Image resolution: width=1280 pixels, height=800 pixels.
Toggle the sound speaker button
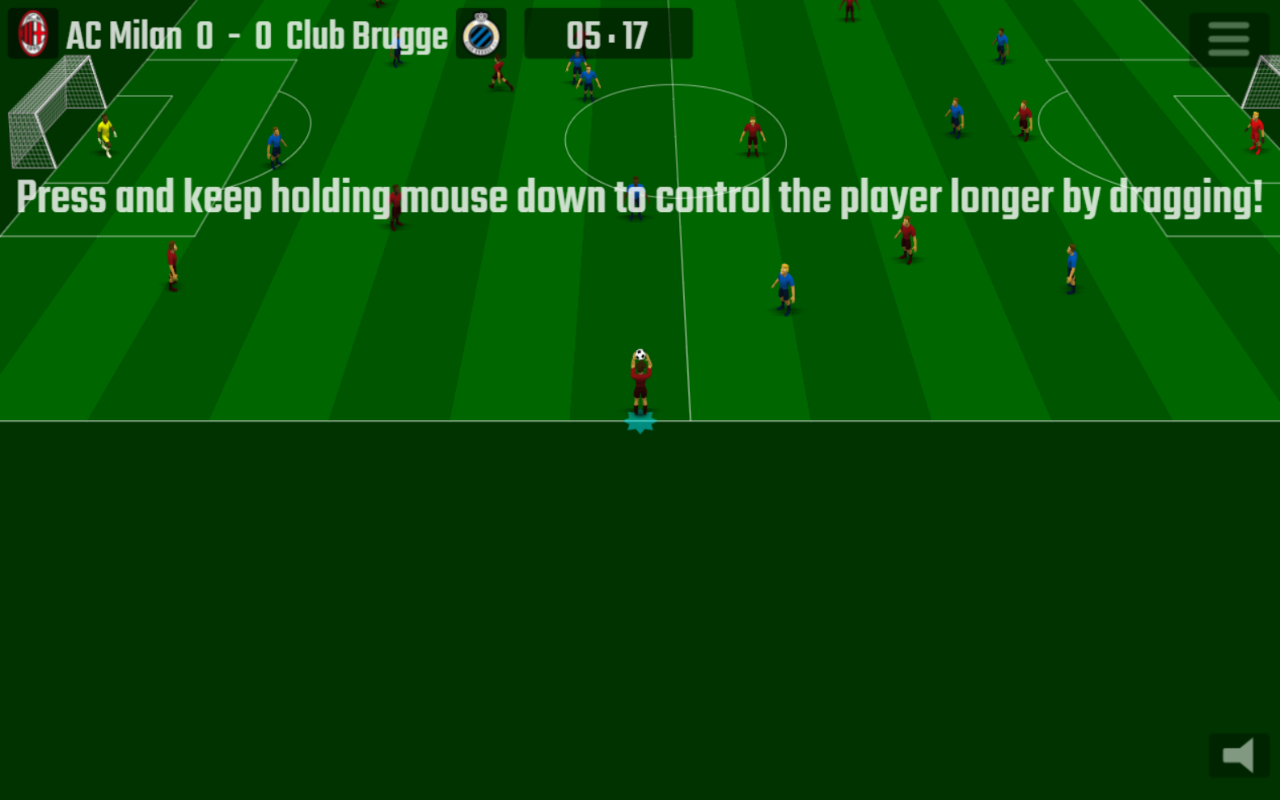click(x=1239, y=755)
